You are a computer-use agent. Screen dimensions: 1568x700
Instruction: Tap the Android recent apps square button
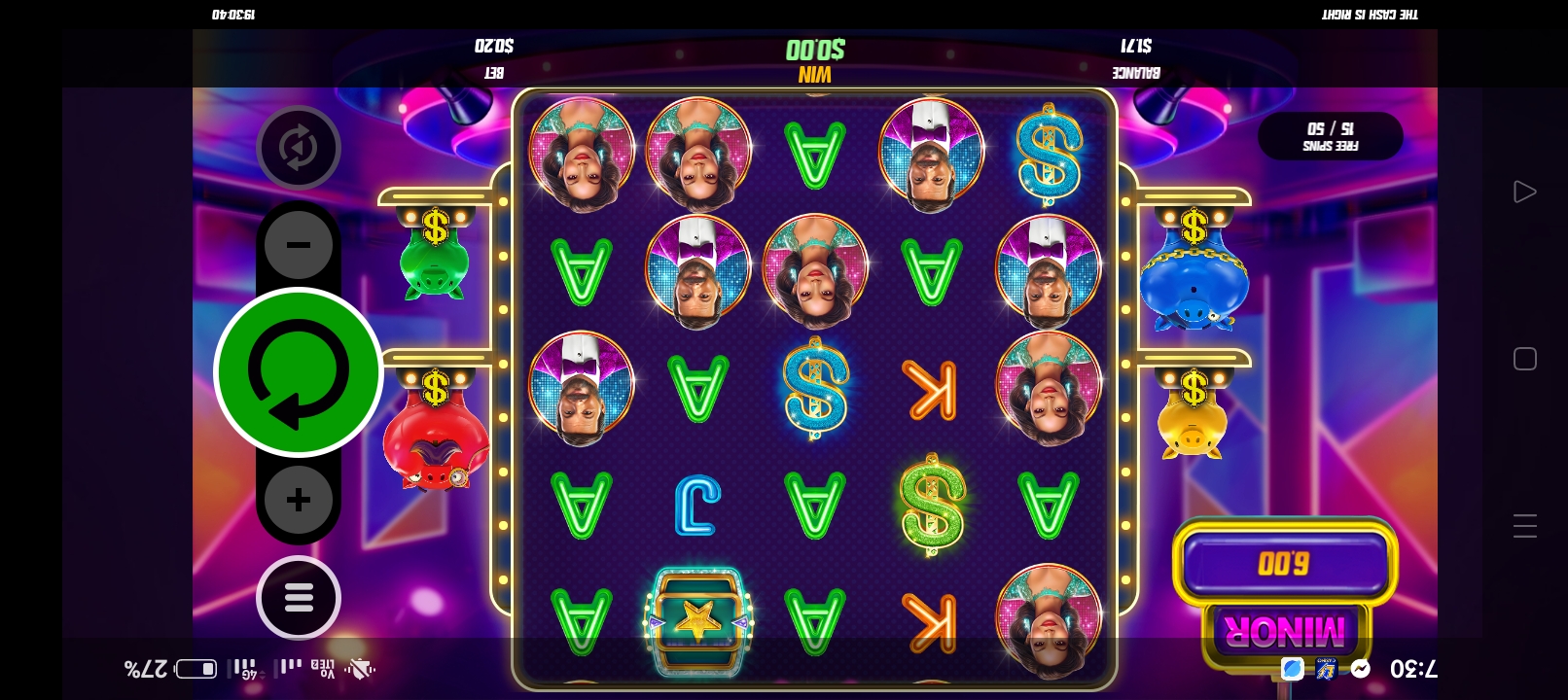[x=1523, y=359]
